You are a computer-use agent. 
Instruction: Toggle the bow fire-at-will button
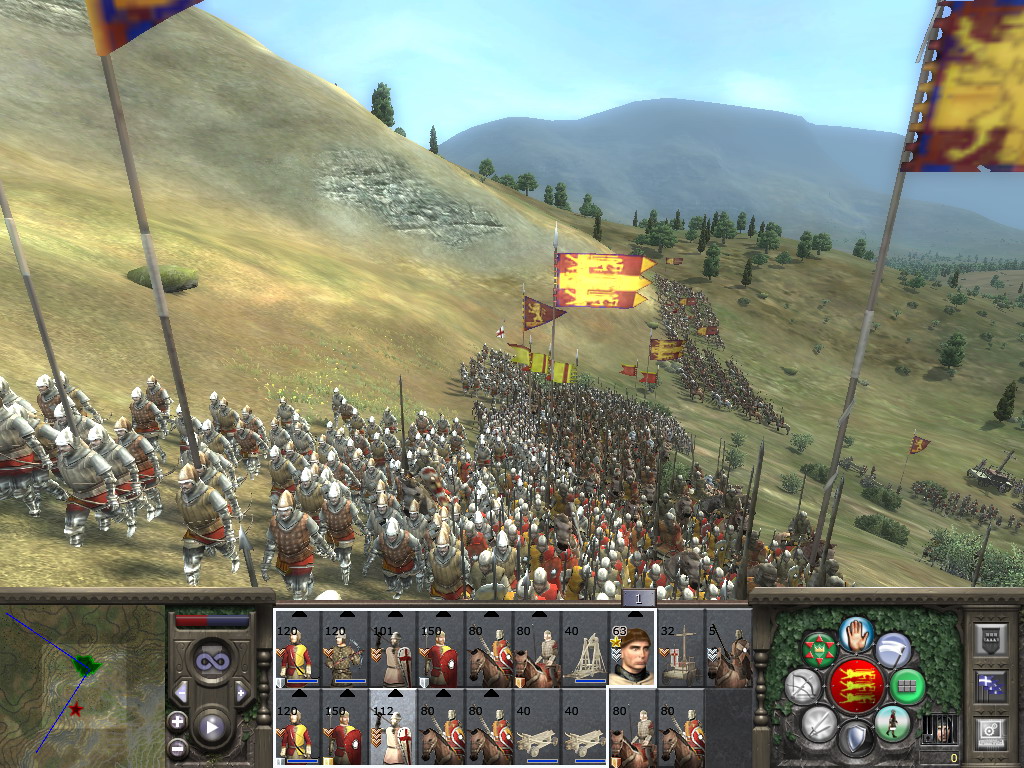coord(803,686)
